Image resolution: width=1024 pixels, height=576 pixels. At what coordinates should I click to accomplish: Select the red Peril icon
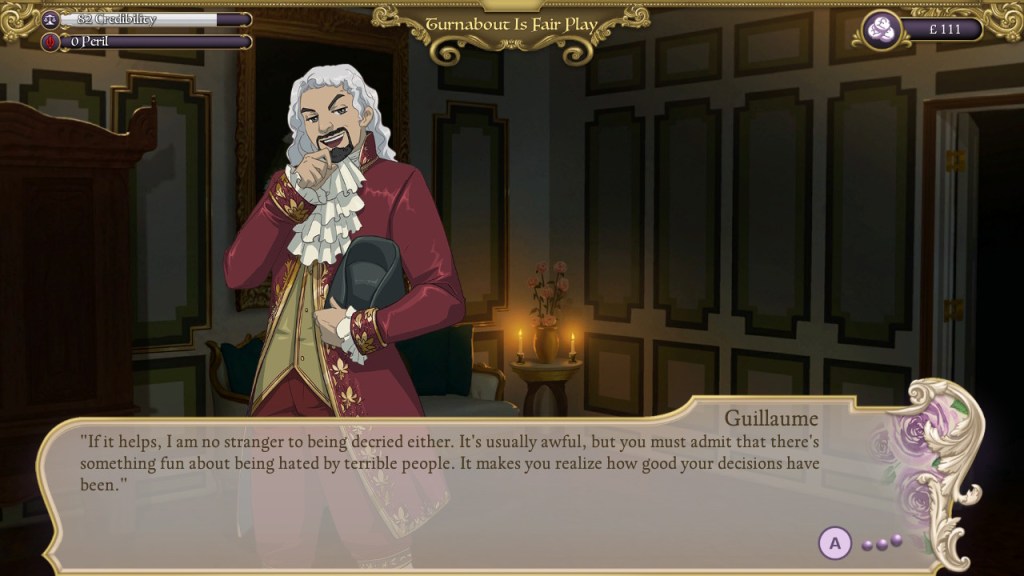pyautogui.click(x=49, y=42)
